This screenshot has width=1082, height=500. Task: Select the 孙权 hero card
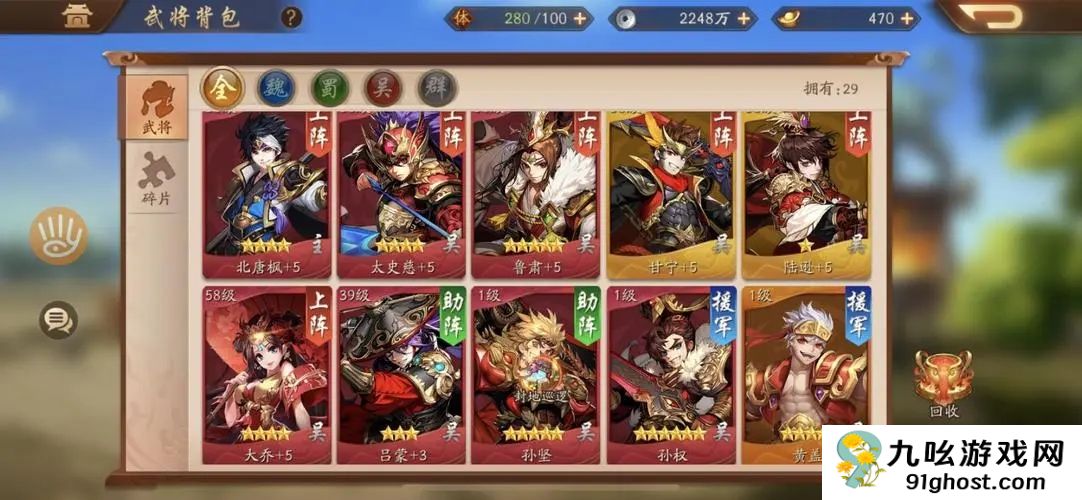(671, 375)
